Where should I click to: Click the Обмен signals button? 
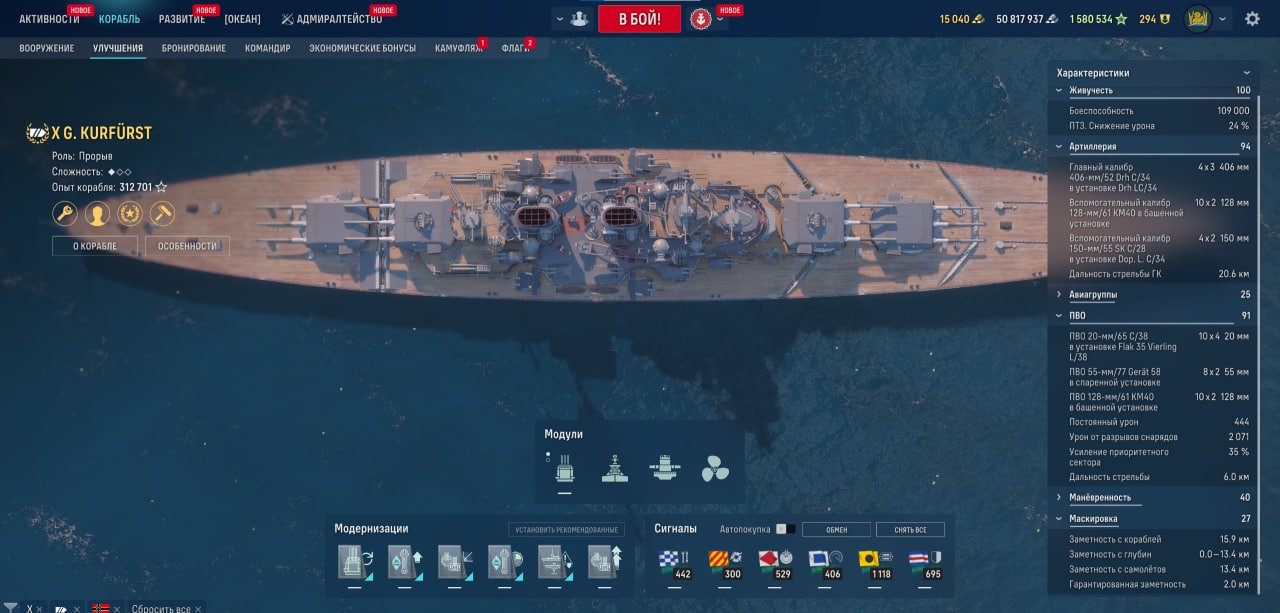pyautogui.click(x=835, y=529)
